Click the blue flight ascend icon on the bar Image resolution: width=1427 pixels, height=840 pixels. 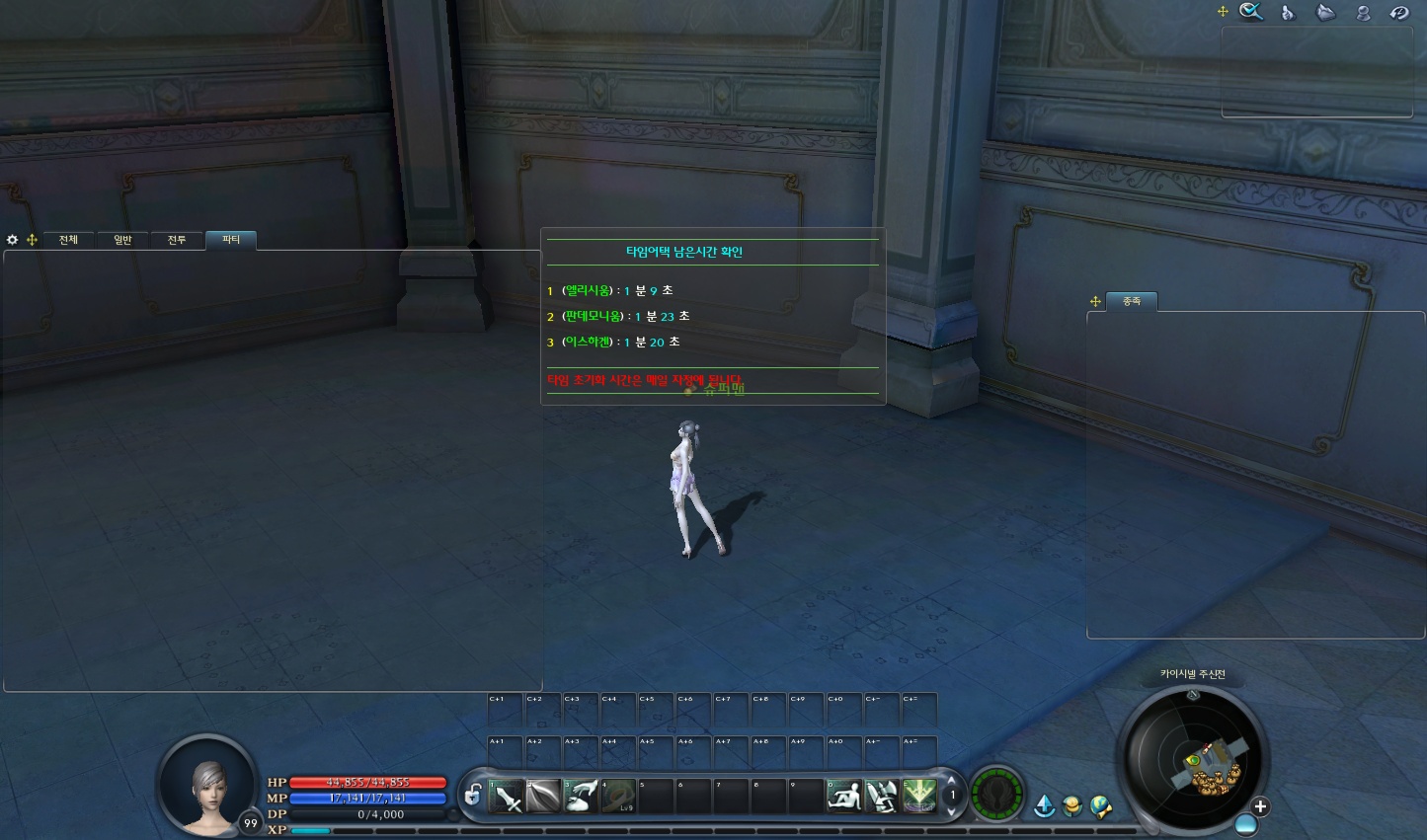tap(1045, 804)
